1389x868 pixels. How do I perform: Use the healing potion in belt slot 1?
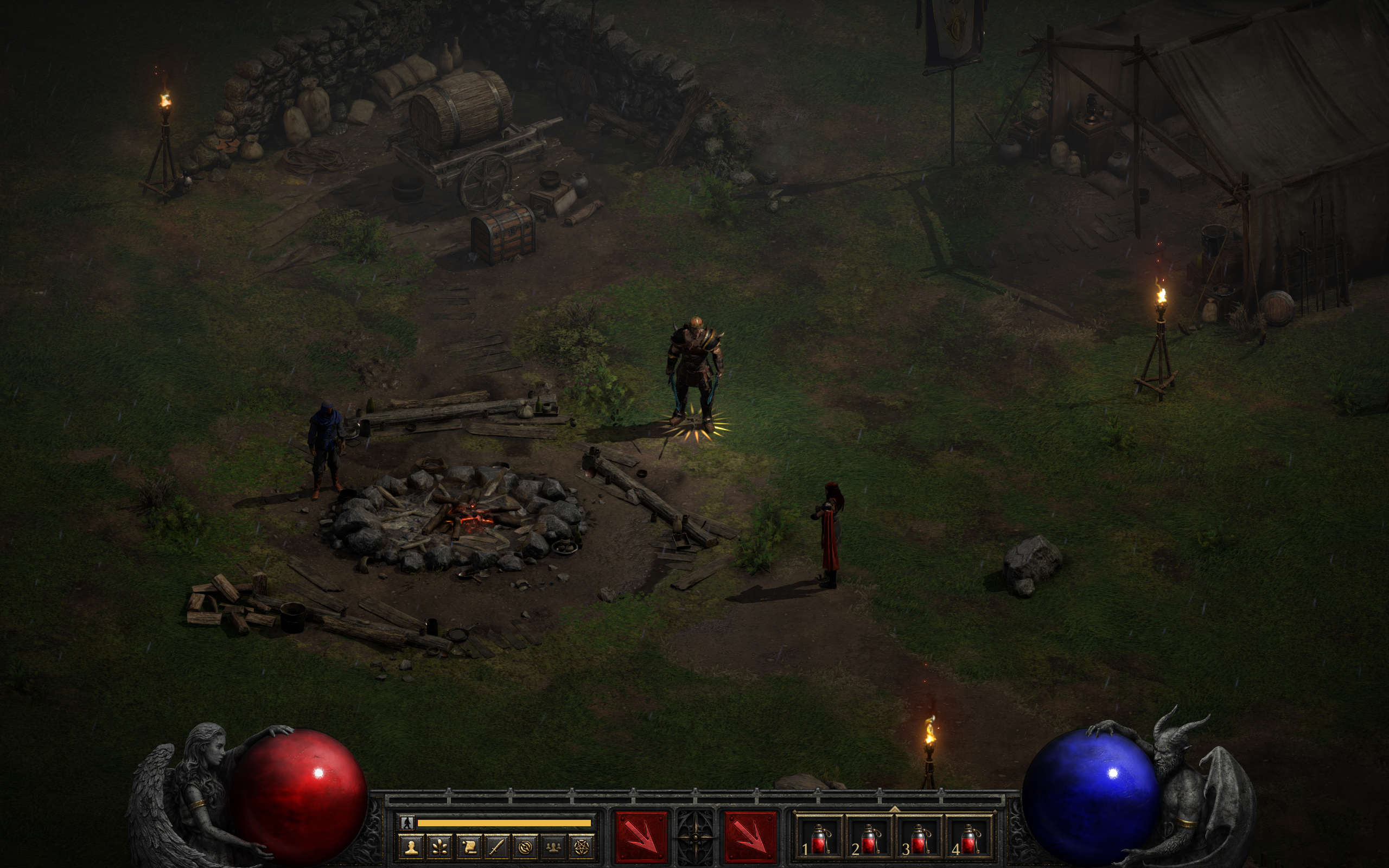[x=820, y=838]
